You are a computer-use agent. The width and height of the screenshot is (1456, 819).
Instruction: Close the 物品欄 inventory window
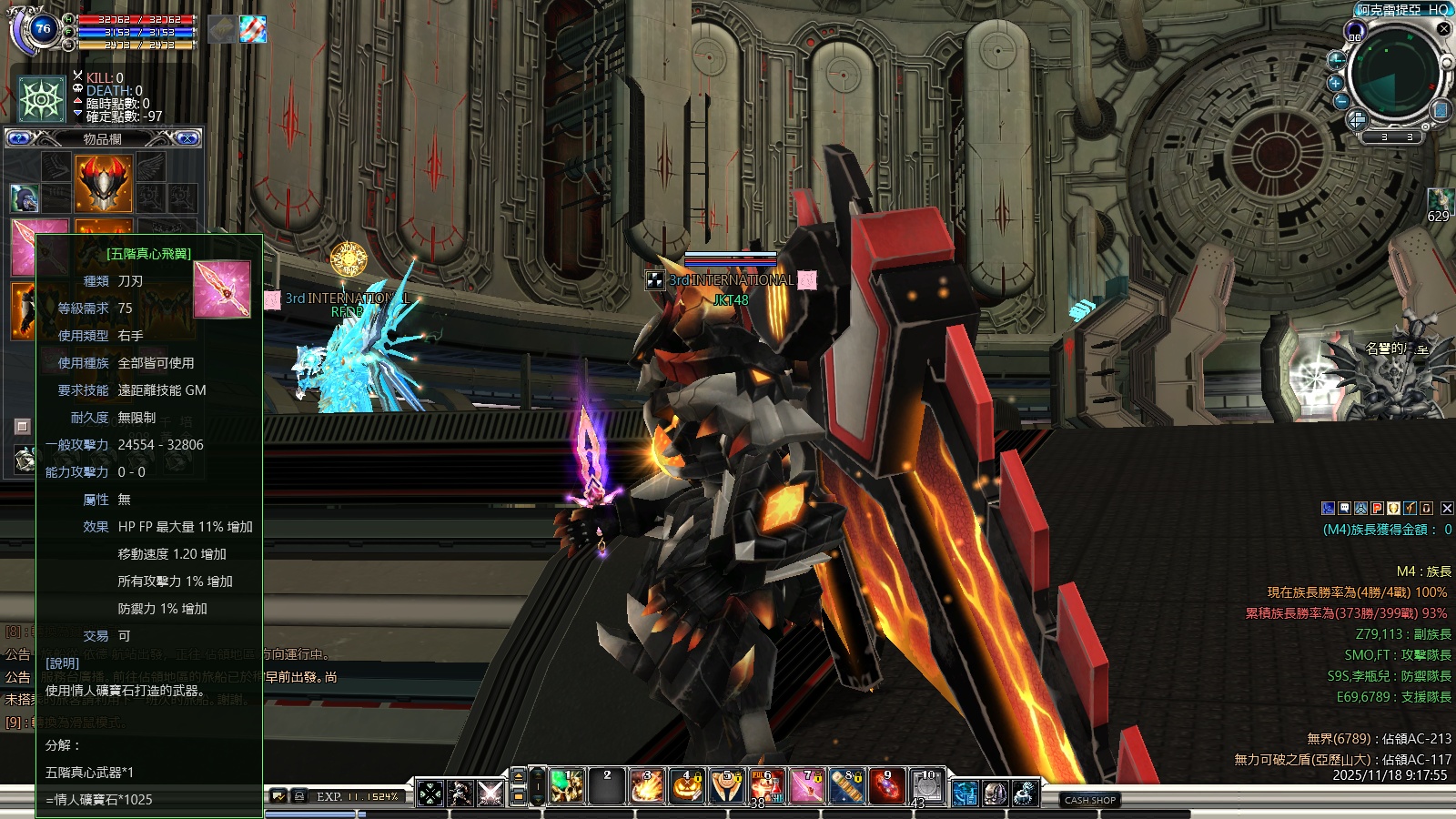coord(187,138)
